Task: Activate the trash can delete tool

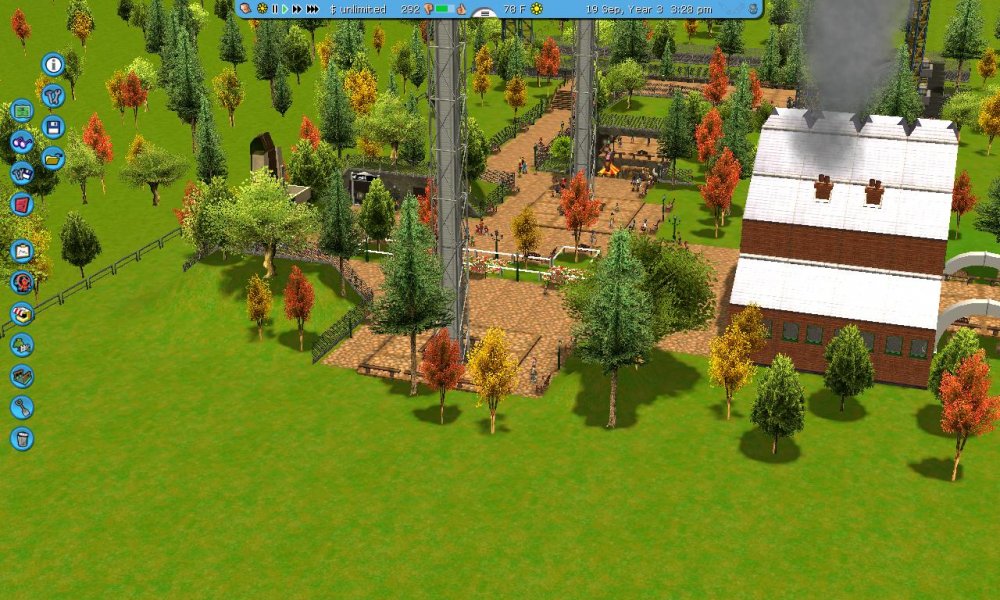Action: click(22, 438)
